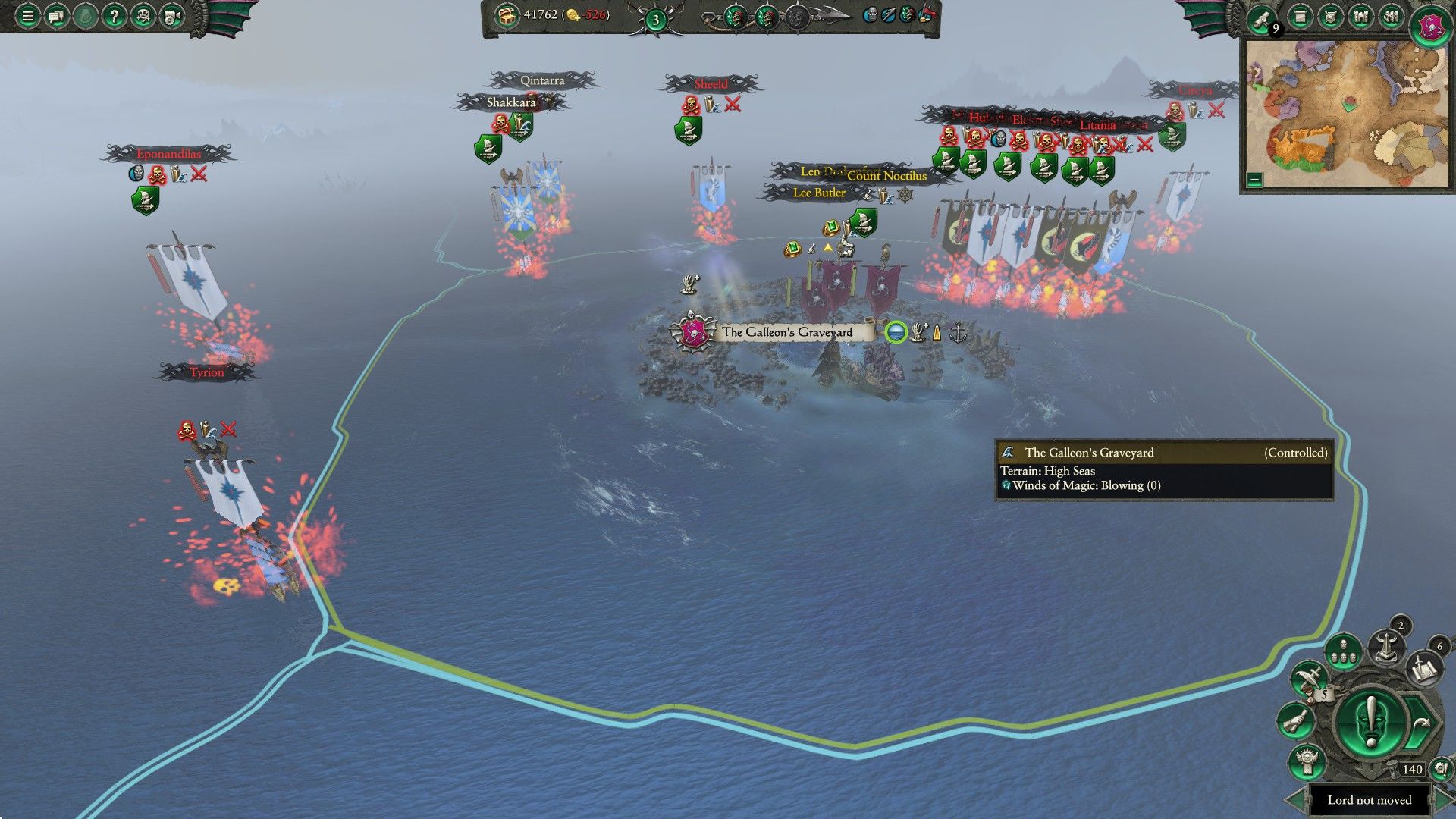Open the gear notification settings button
1456x819 pixels.
tap(1440, 768)
